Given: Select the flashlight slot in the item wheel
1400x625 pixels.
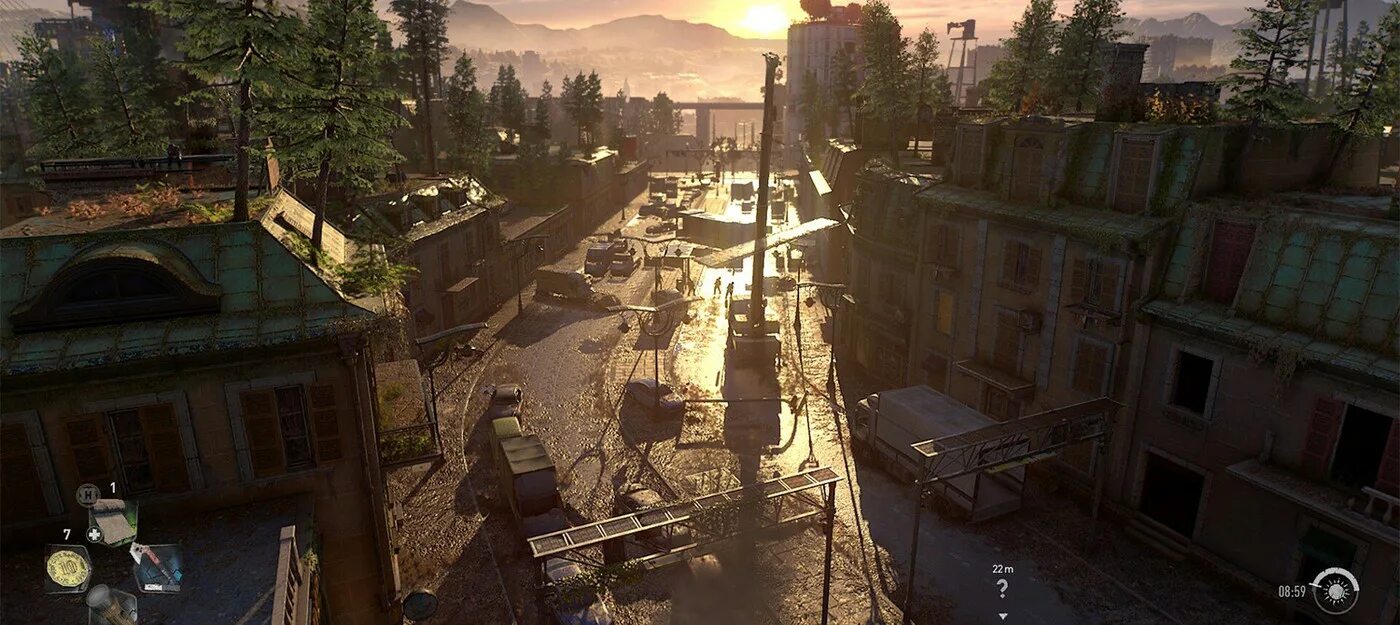Looking at the screenshot, I should pyautogui.click(x=110, y=605).
